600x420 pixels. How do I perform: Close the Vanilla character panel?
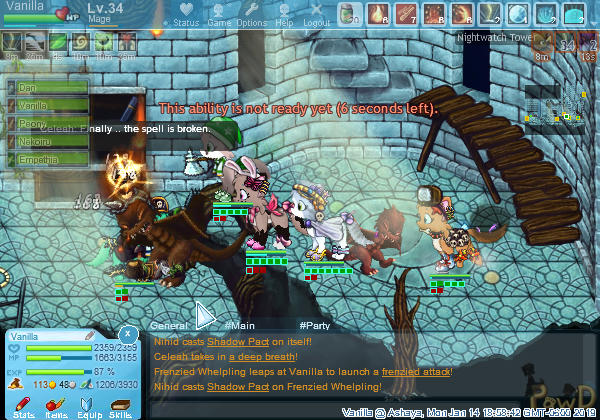[x=128, y=333]
